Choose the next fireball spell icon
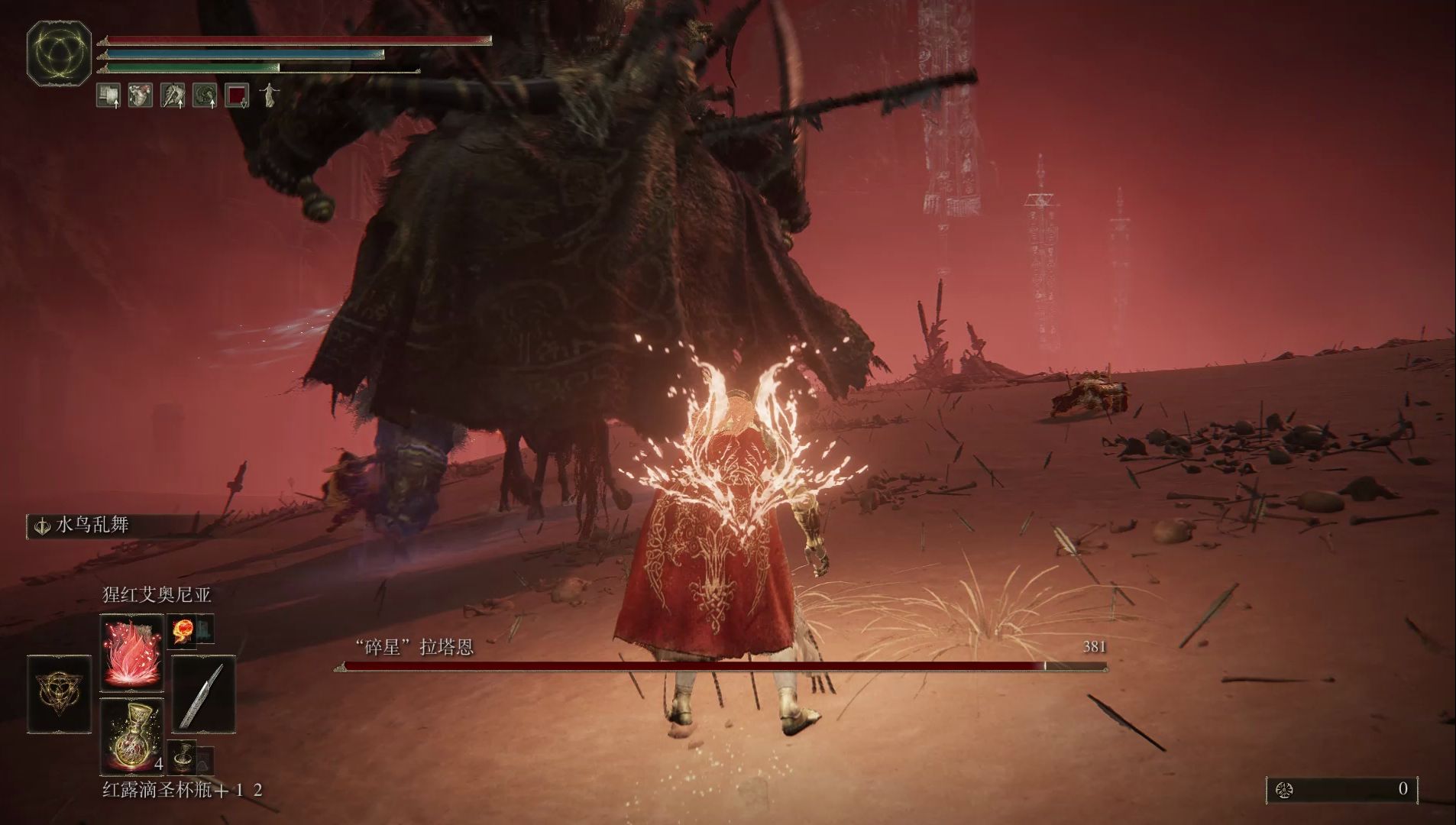Screen dimensions: 1456x825 [x=182, y=631]
